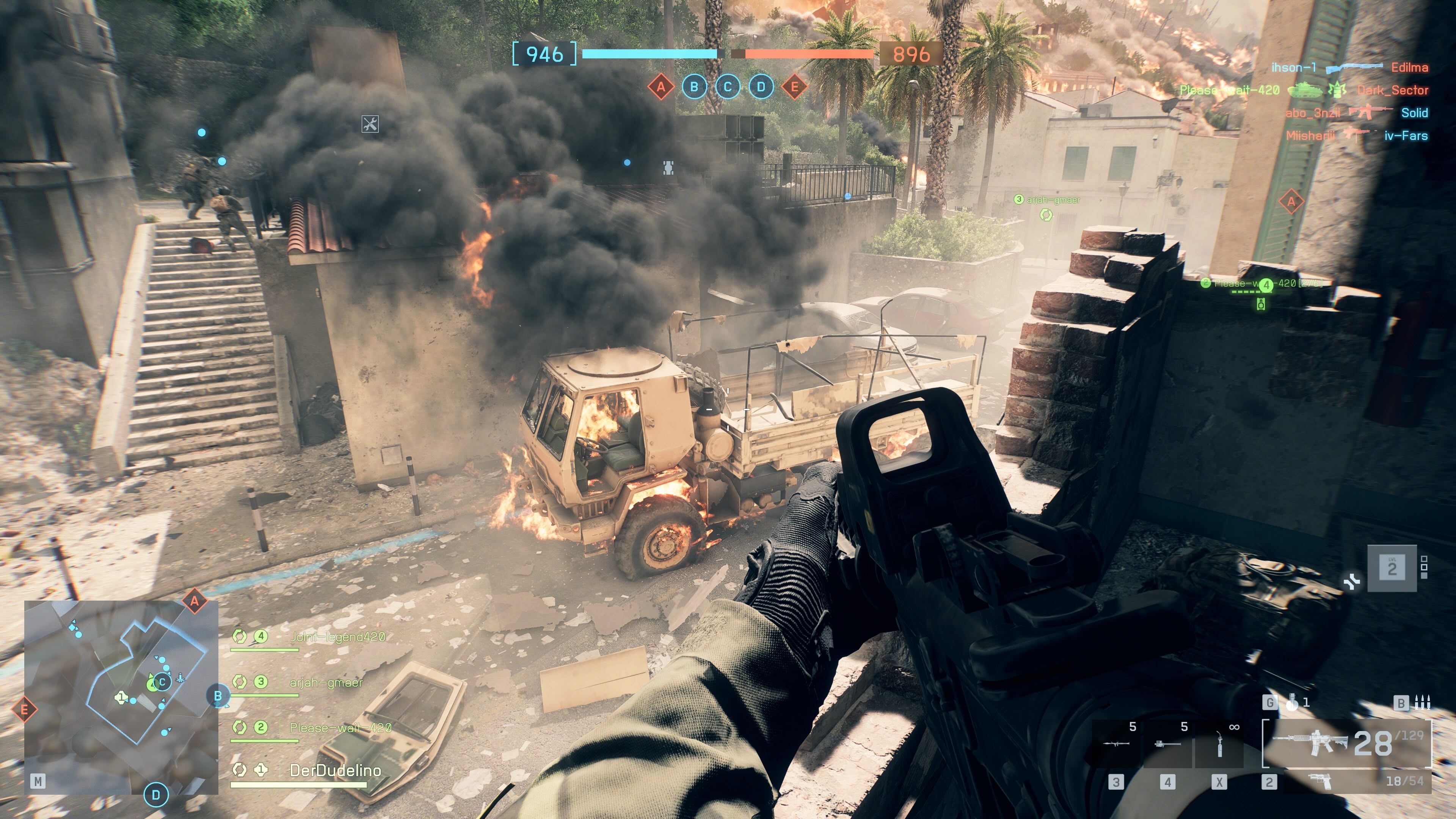This screenshot has width=1456, height=819.
Task: Select objective A flag in the capture-point row
Action: (661, 87)
